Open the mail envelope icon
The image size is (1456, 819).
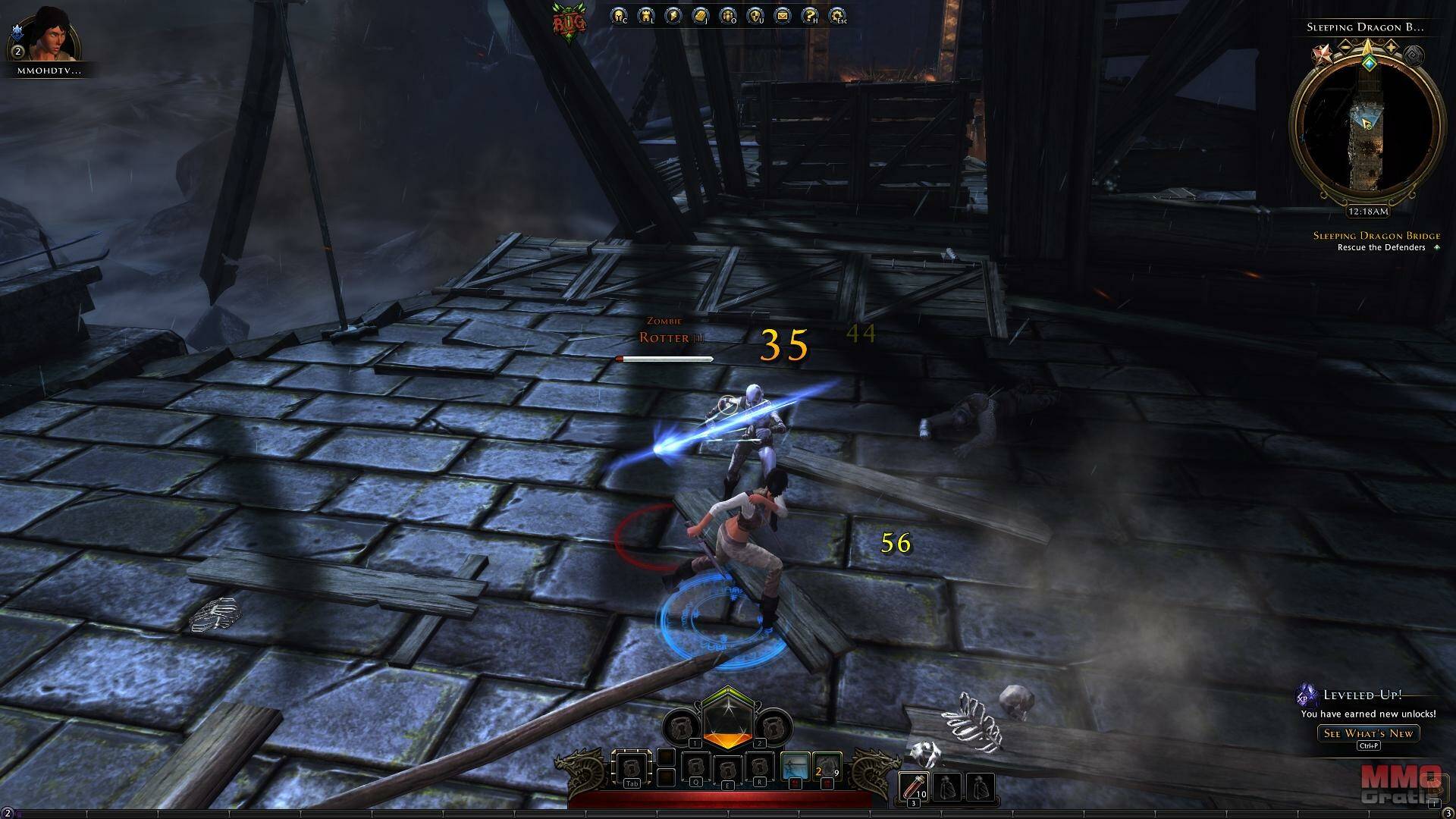tap(782, 15)
